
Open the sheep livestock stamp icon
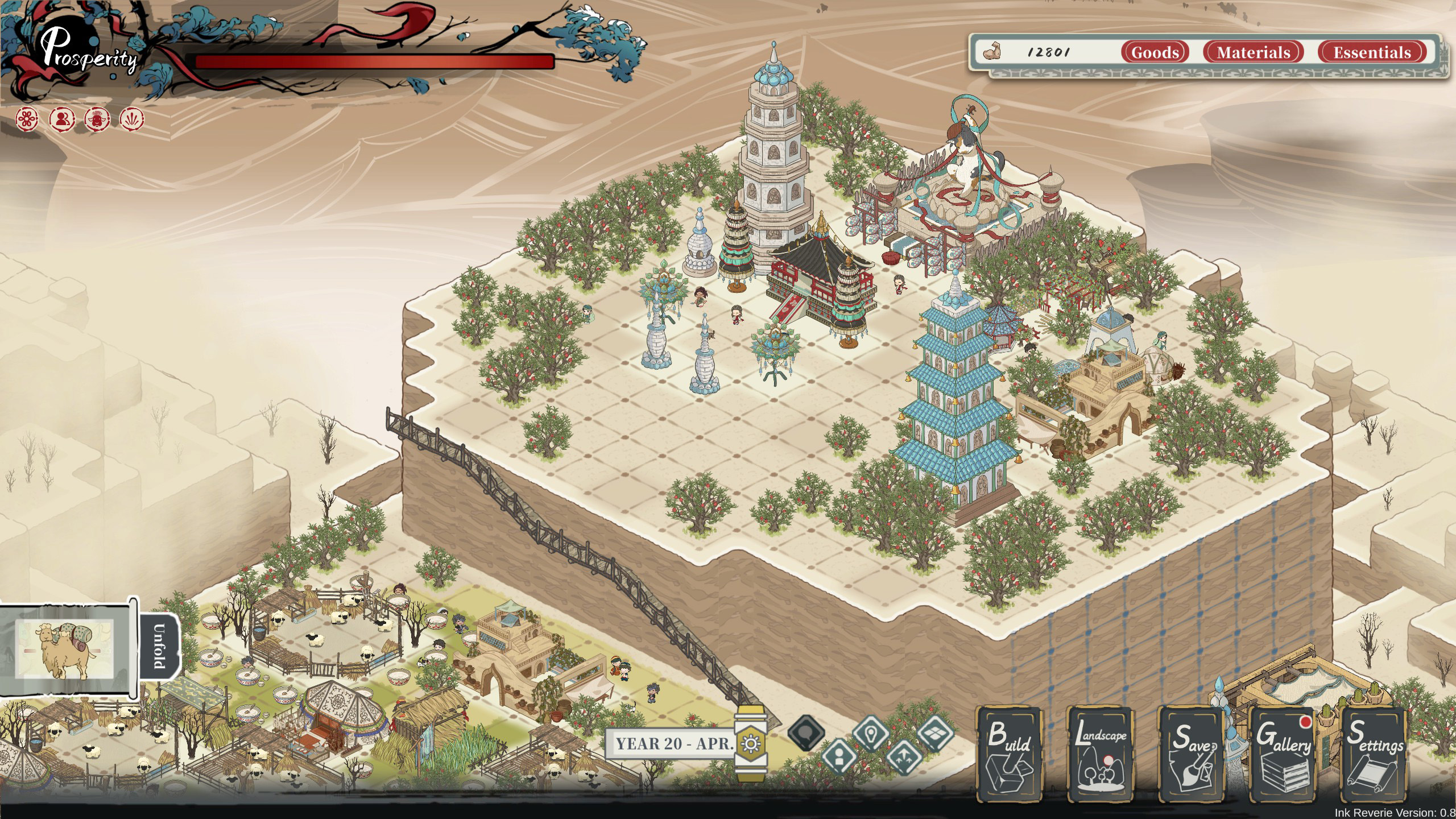98,120
